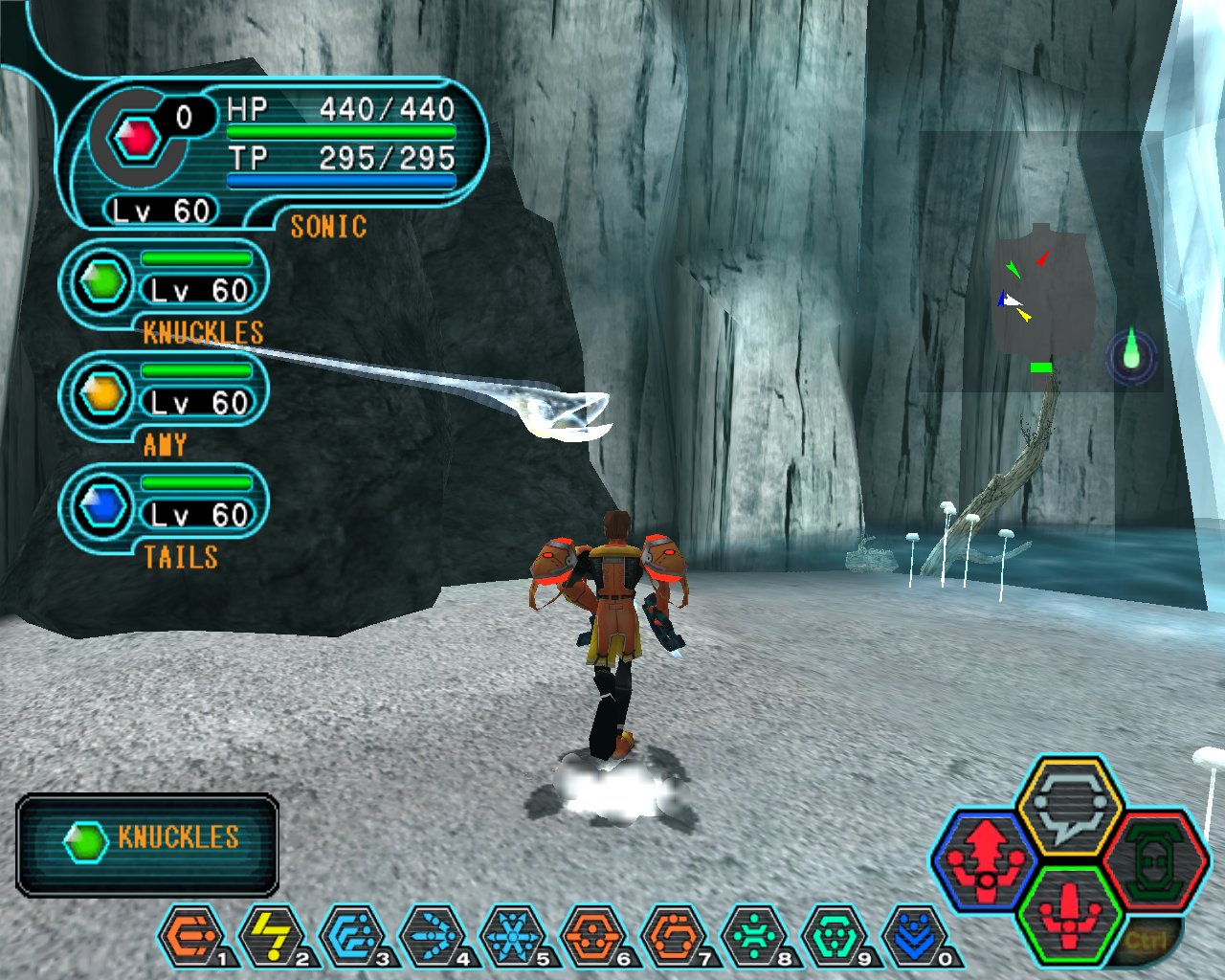
Task: Activate the orange ring technique in slot 7
Action: [x=674, y=937]
